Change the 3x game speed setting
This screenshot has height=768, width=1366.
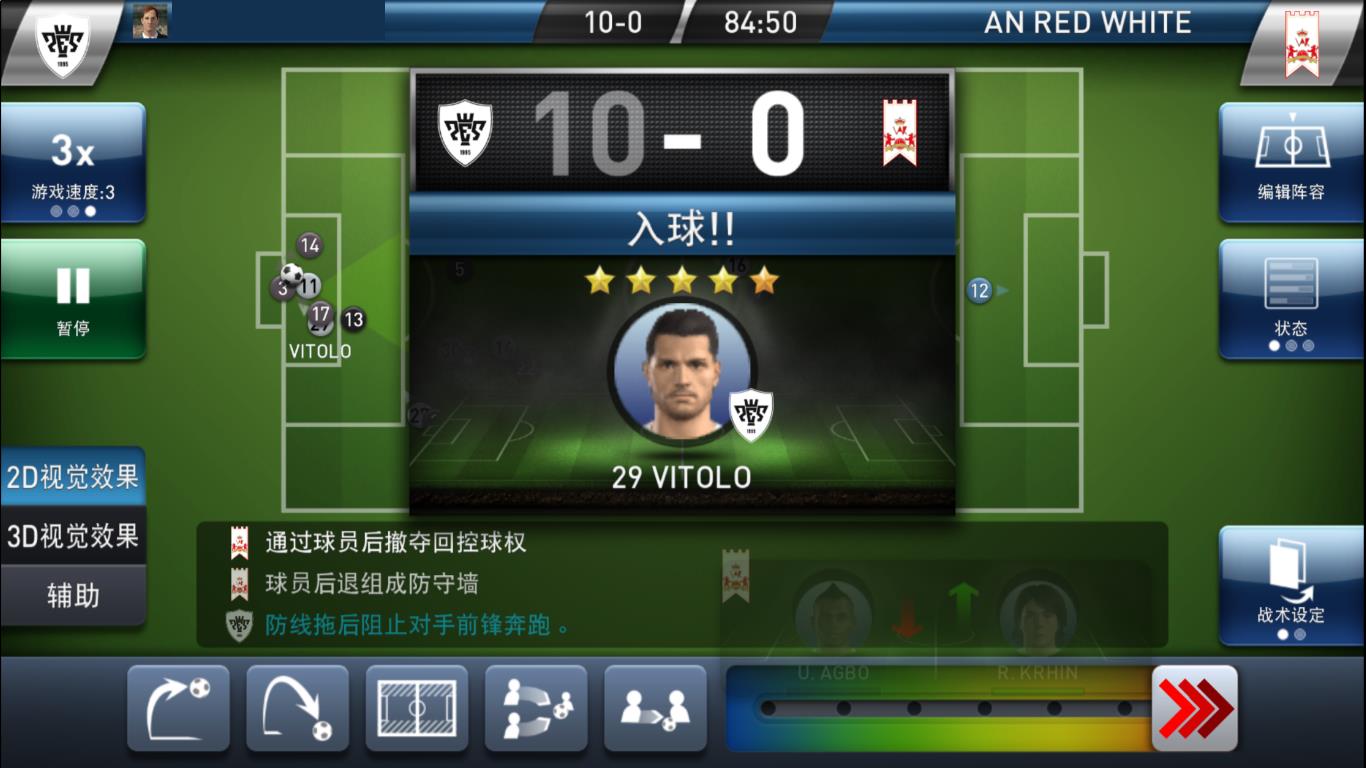pyautogui.click(x=73, y=162)
